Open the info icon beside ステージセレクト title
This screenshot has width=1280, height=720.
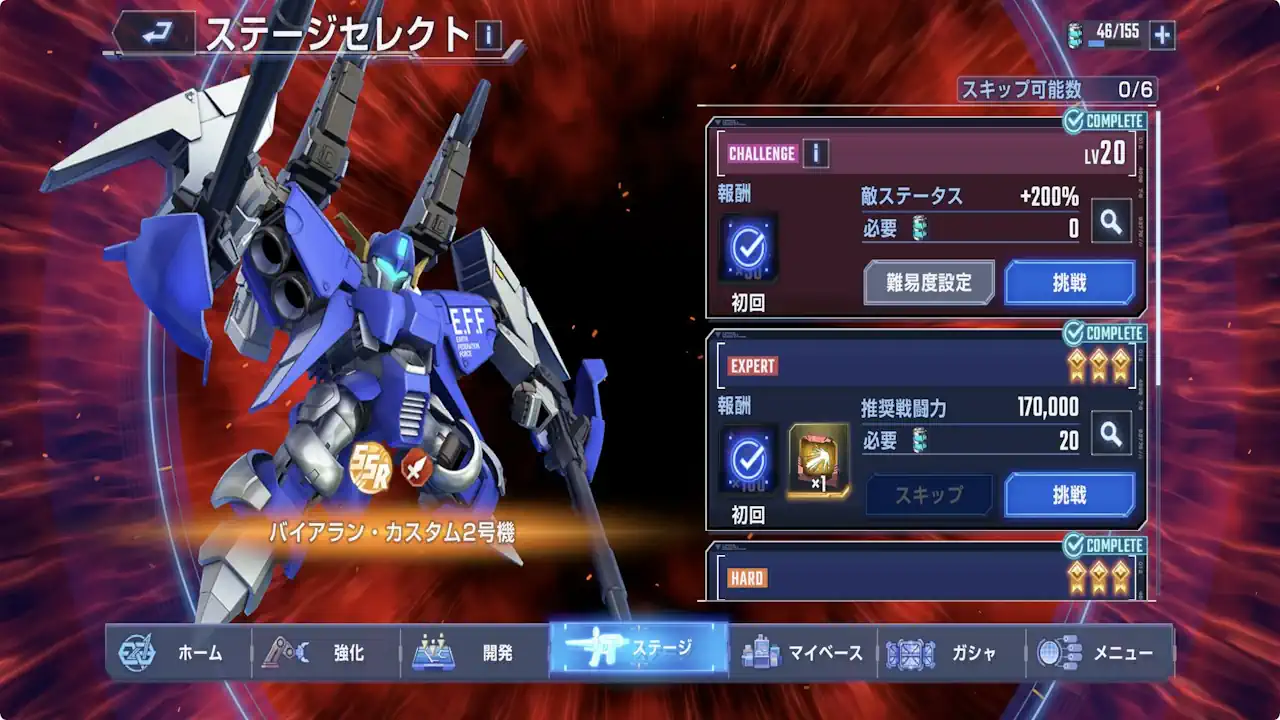tap(488, 37)
